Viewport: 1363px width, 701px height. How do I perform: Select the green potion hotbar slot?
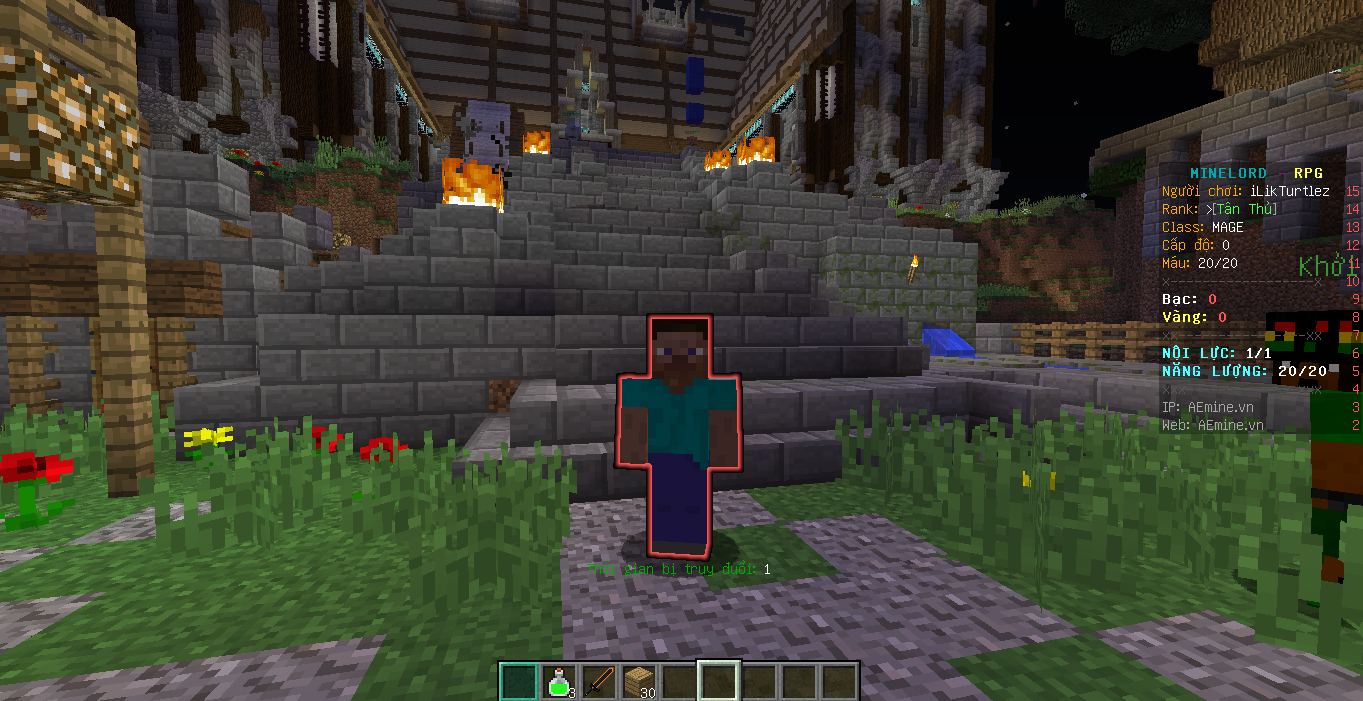click(x=559, y=681)
